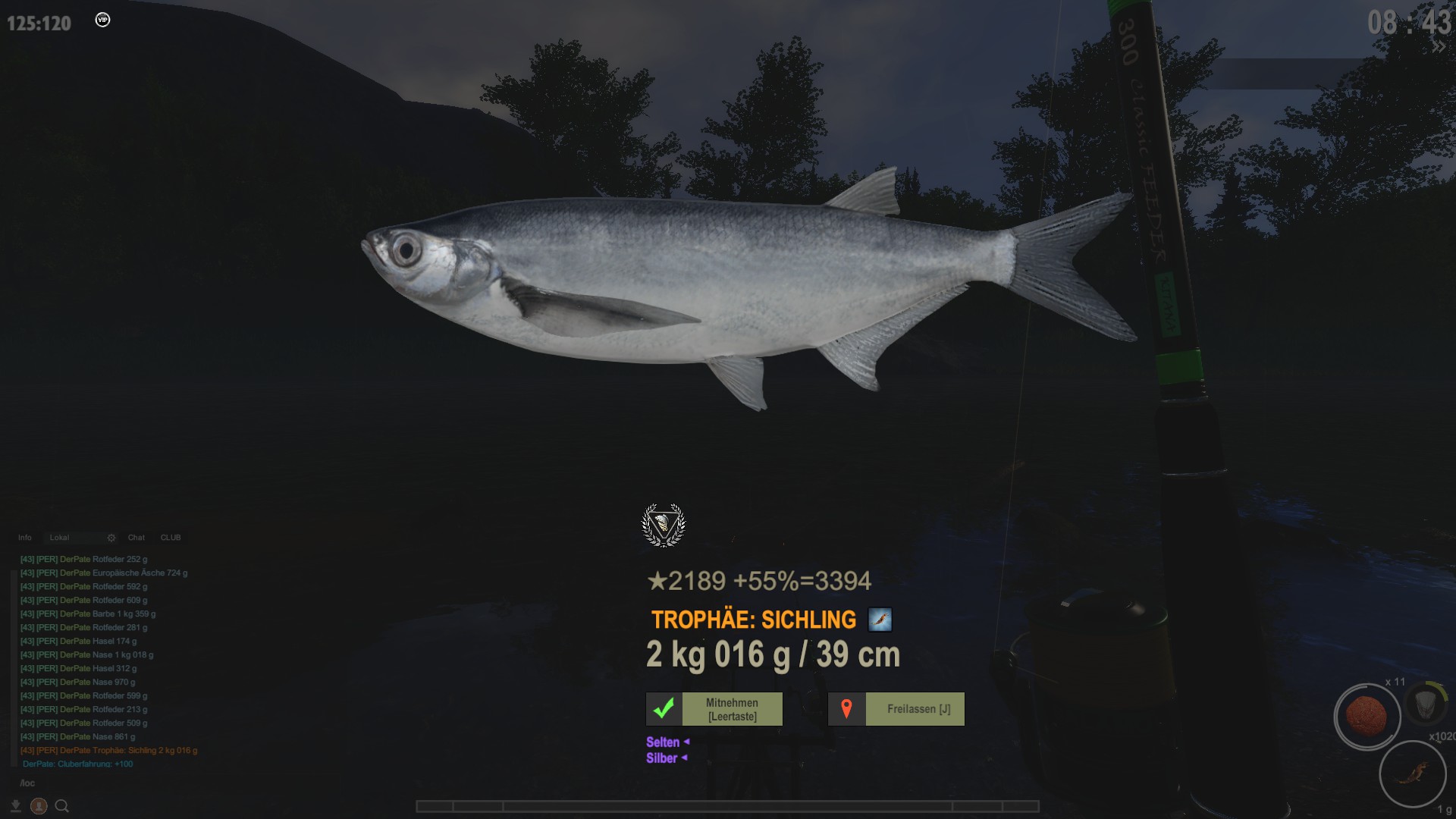Select the groundbait ball slot
This screenshot has height=819, width=1456.
[1367, 717]
